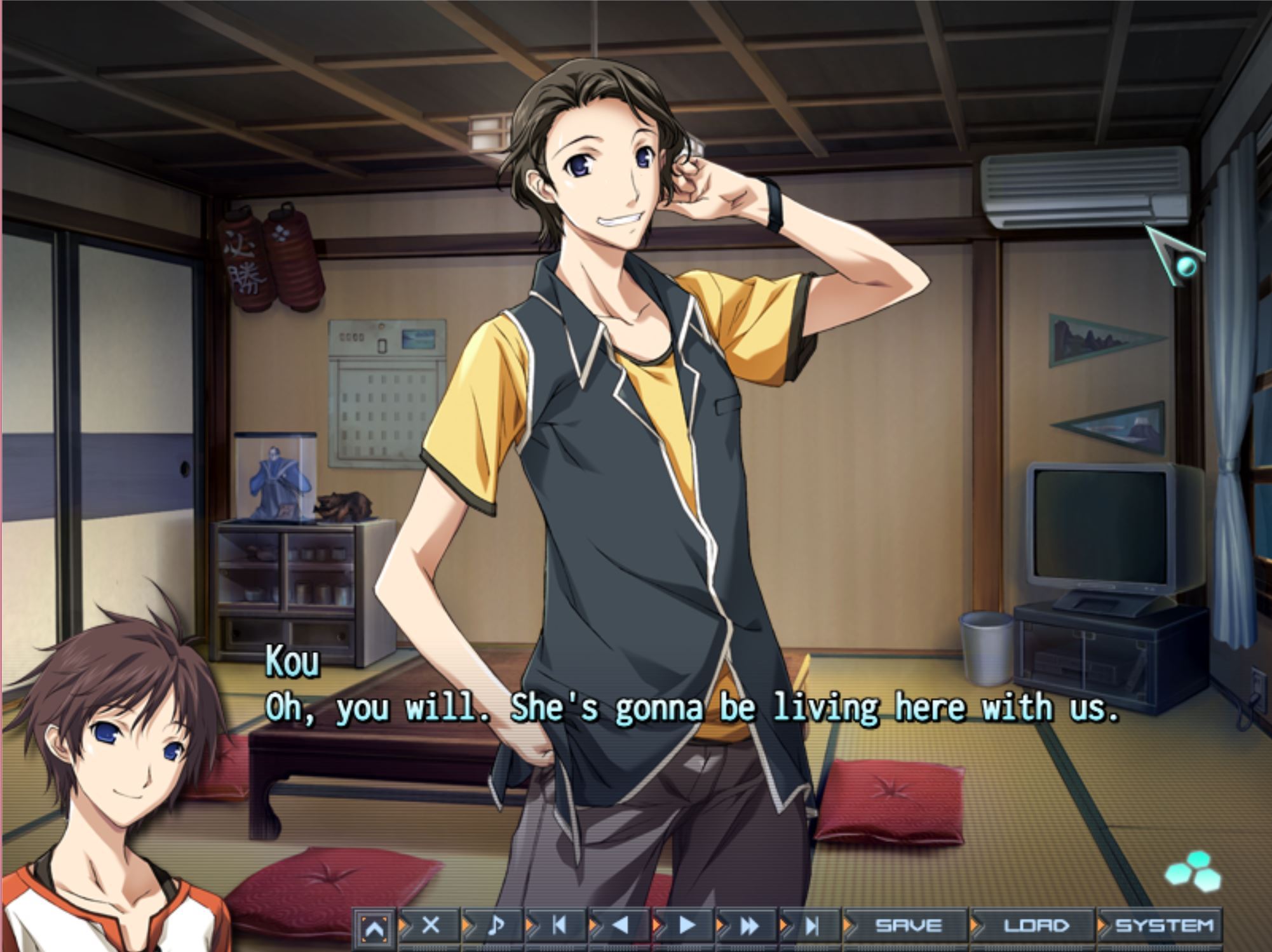1272x952 pixels.
Task: Click the music note voice replay button
Action: click(x=496, y=925)
